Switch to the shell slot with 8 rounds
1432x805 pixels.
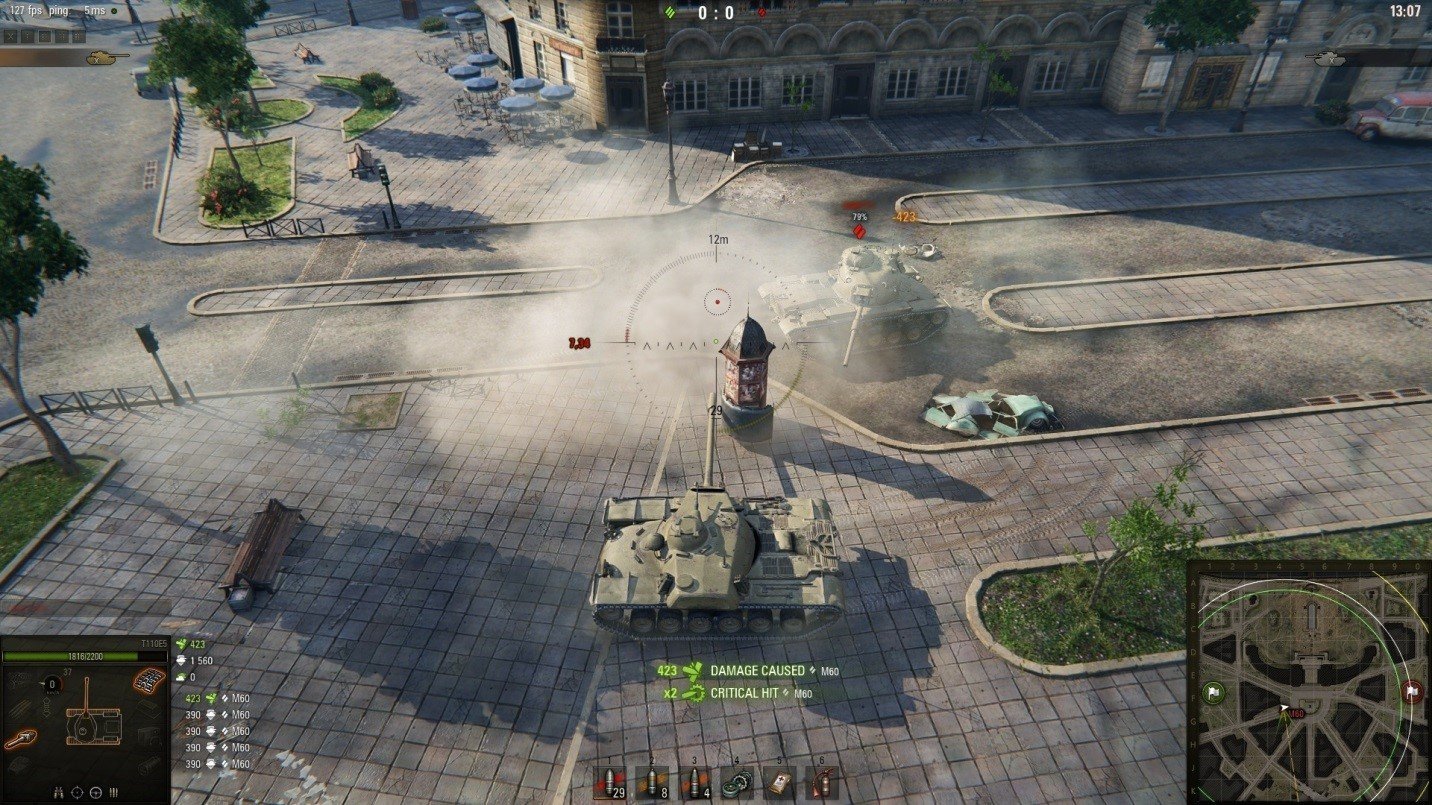[652, 782]
